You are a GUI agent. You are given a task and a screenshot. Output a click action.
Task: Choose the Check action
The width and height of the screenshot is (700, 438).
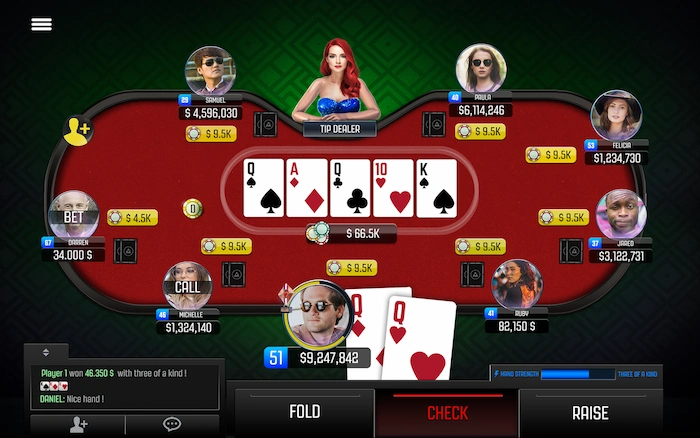(x=447, y=412)
